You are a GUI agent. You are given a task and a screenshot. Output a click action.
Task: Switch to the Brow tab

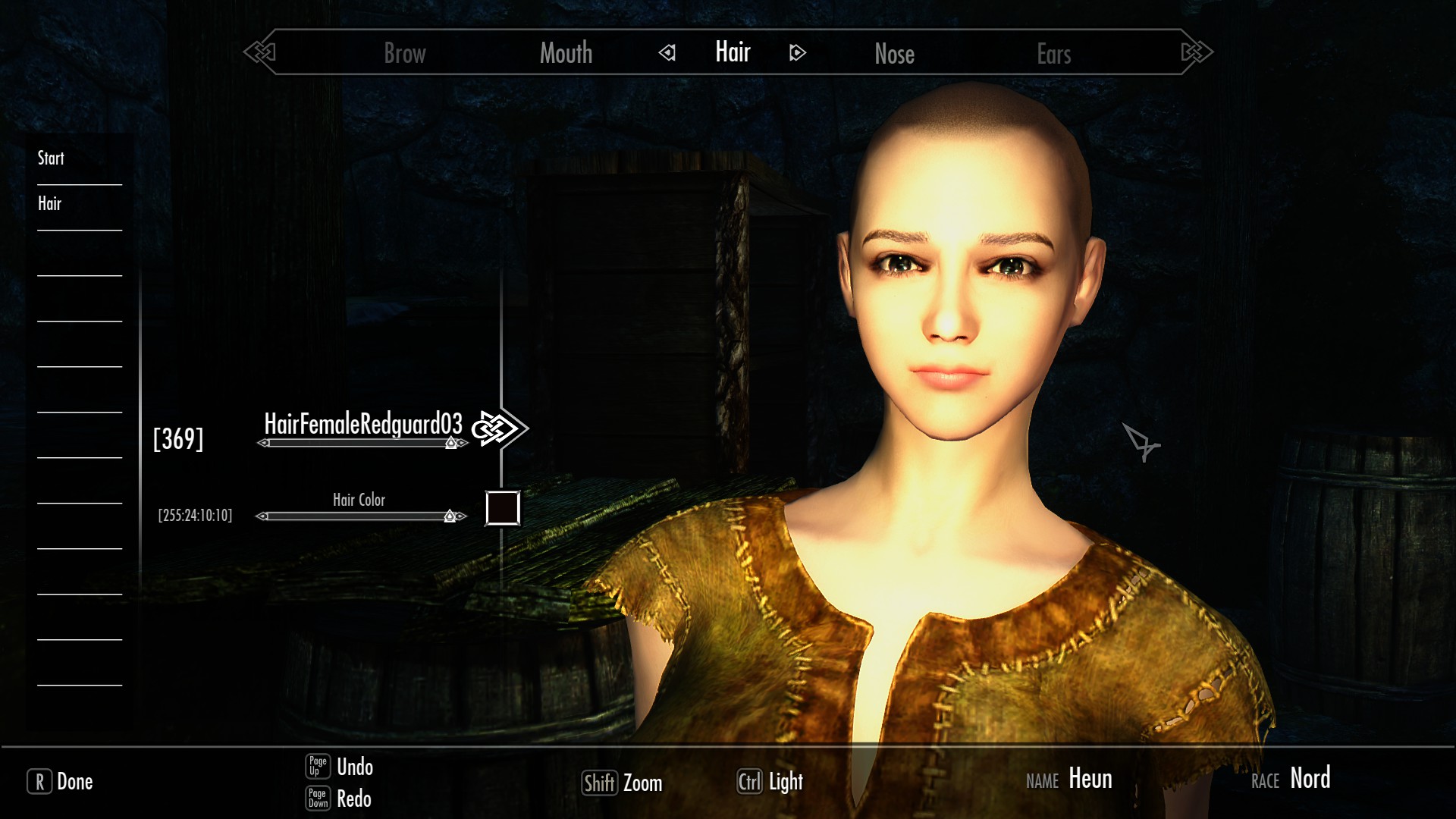(x=404, y=53)
